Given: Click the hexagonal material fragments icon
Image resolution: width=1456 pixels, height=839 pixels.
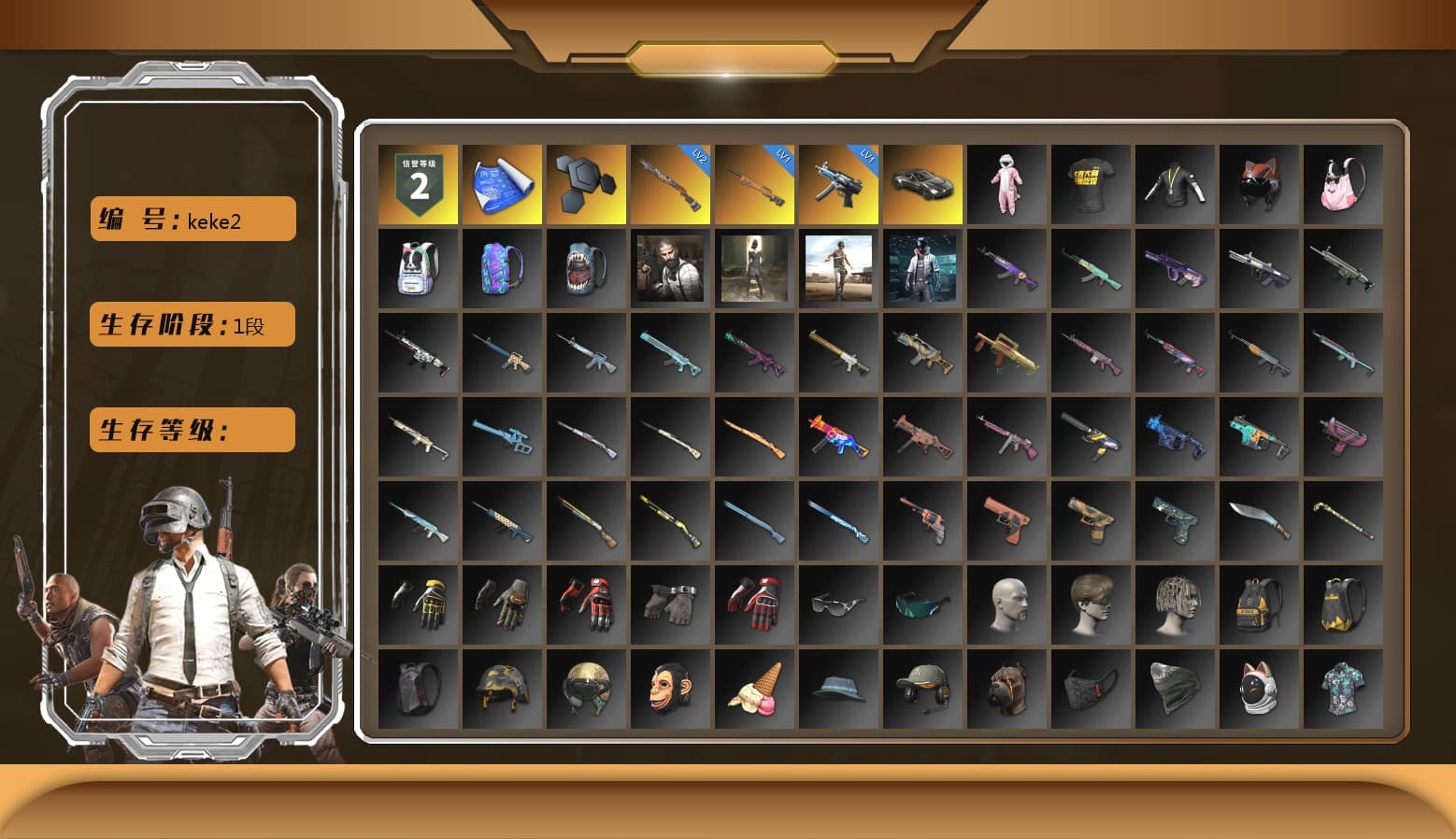Looking at the screenshot, I should 586,182.
